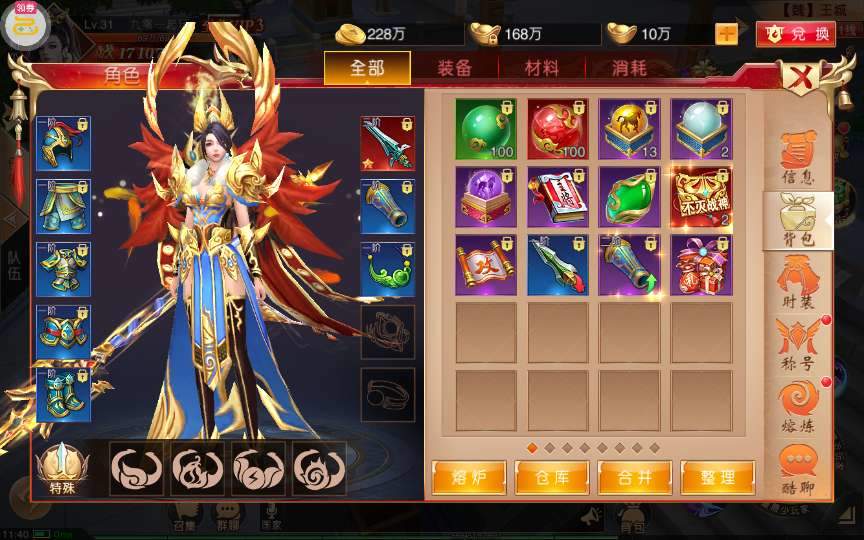Viewport: 864px width, 540px height.
Task: Open the 熔炉 furnace button
Action: [467, 477]
